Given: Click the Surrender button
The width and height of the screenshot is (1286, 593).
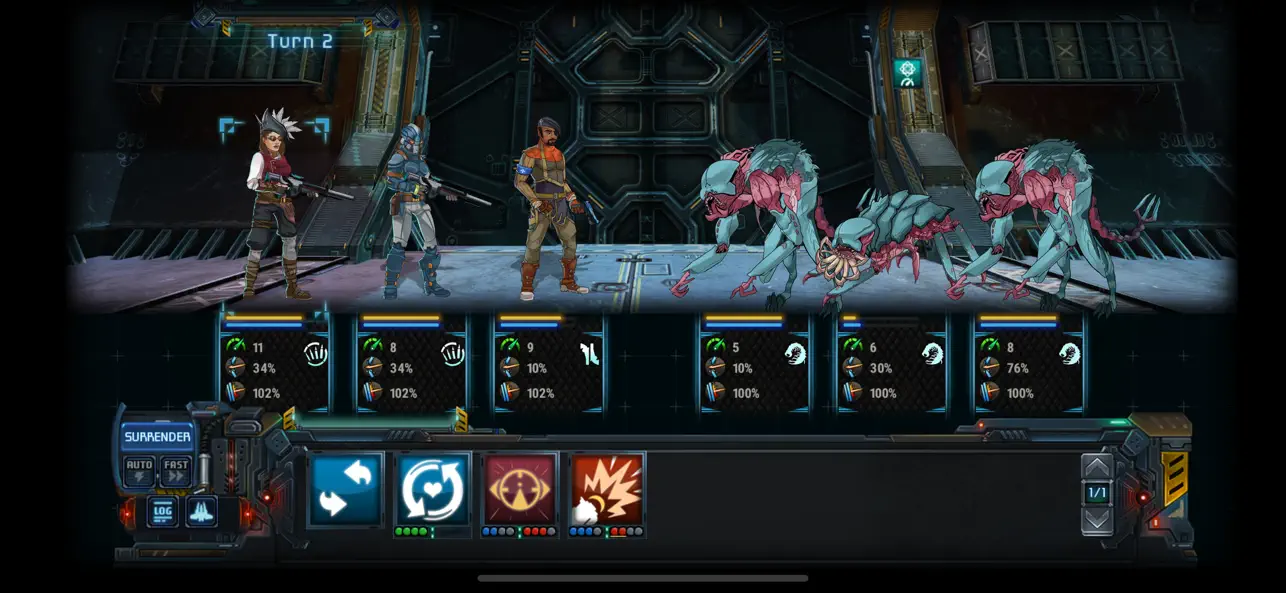Looking at the screenshot, I should pyautogui.click(x=157, y=437).
